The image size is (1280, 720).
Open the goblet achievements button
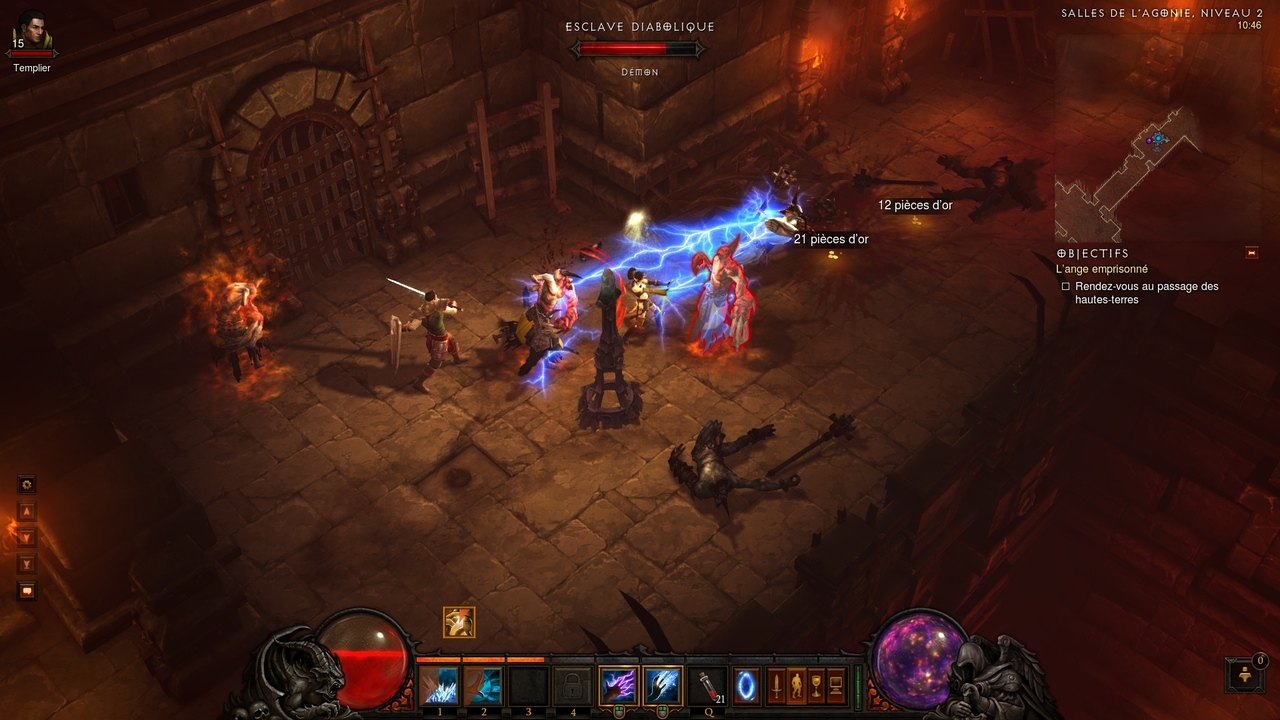coord(816,686)
